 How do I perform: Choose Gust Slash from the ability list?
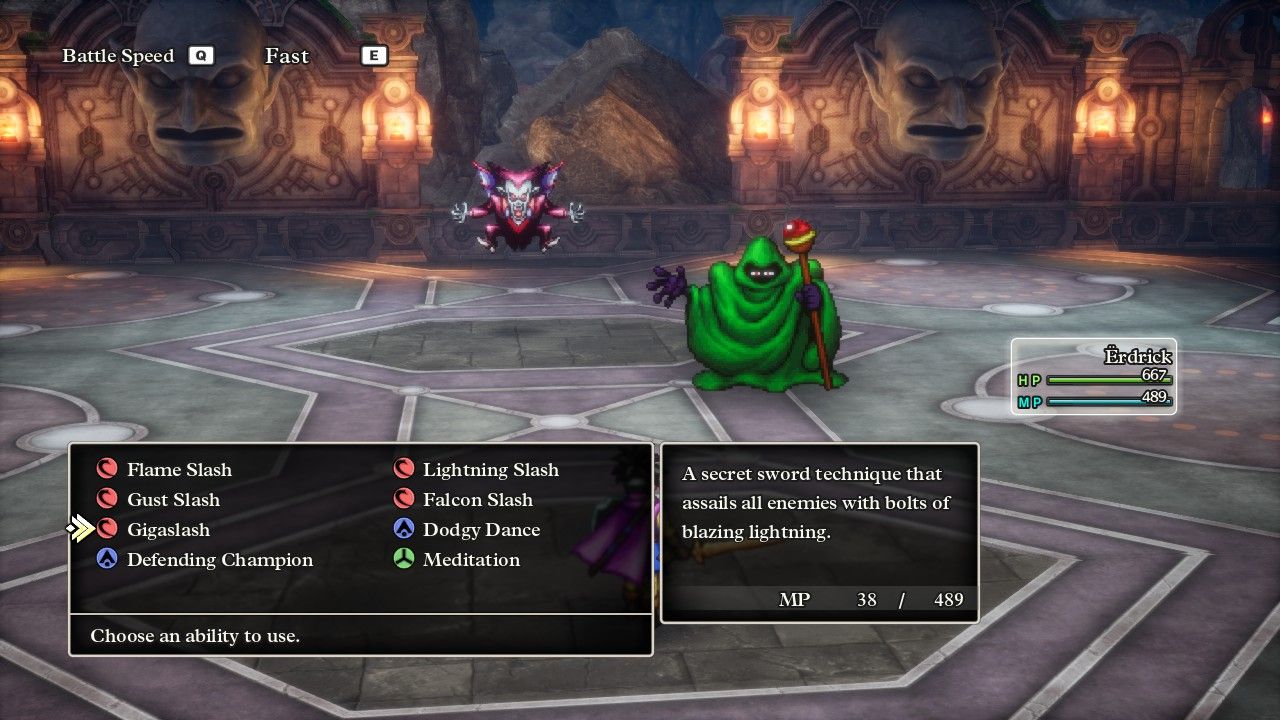click(172, 500)
